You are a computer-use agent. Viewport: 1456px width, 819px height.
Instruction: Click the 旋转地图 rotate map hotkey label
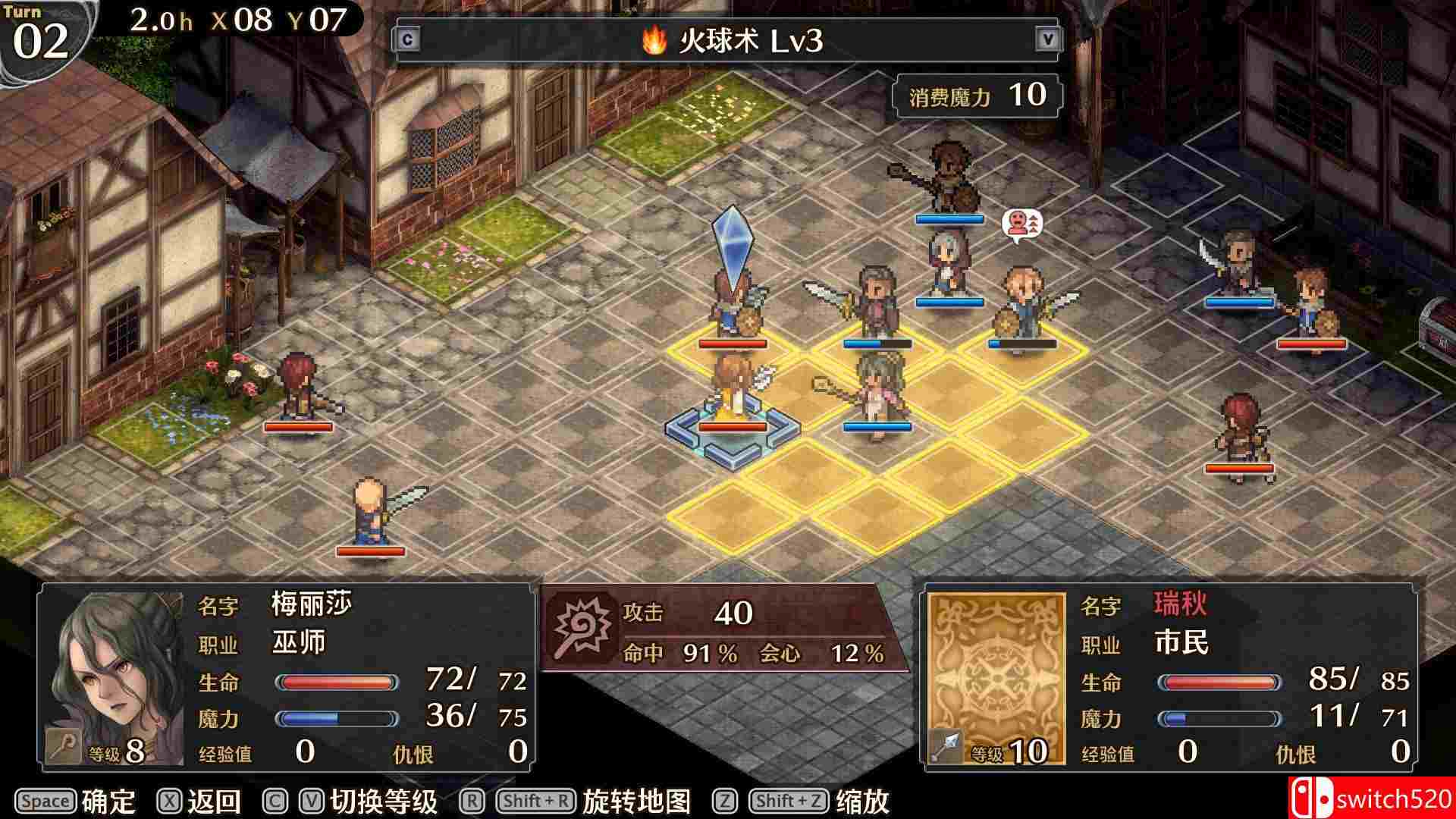(635, 800)
